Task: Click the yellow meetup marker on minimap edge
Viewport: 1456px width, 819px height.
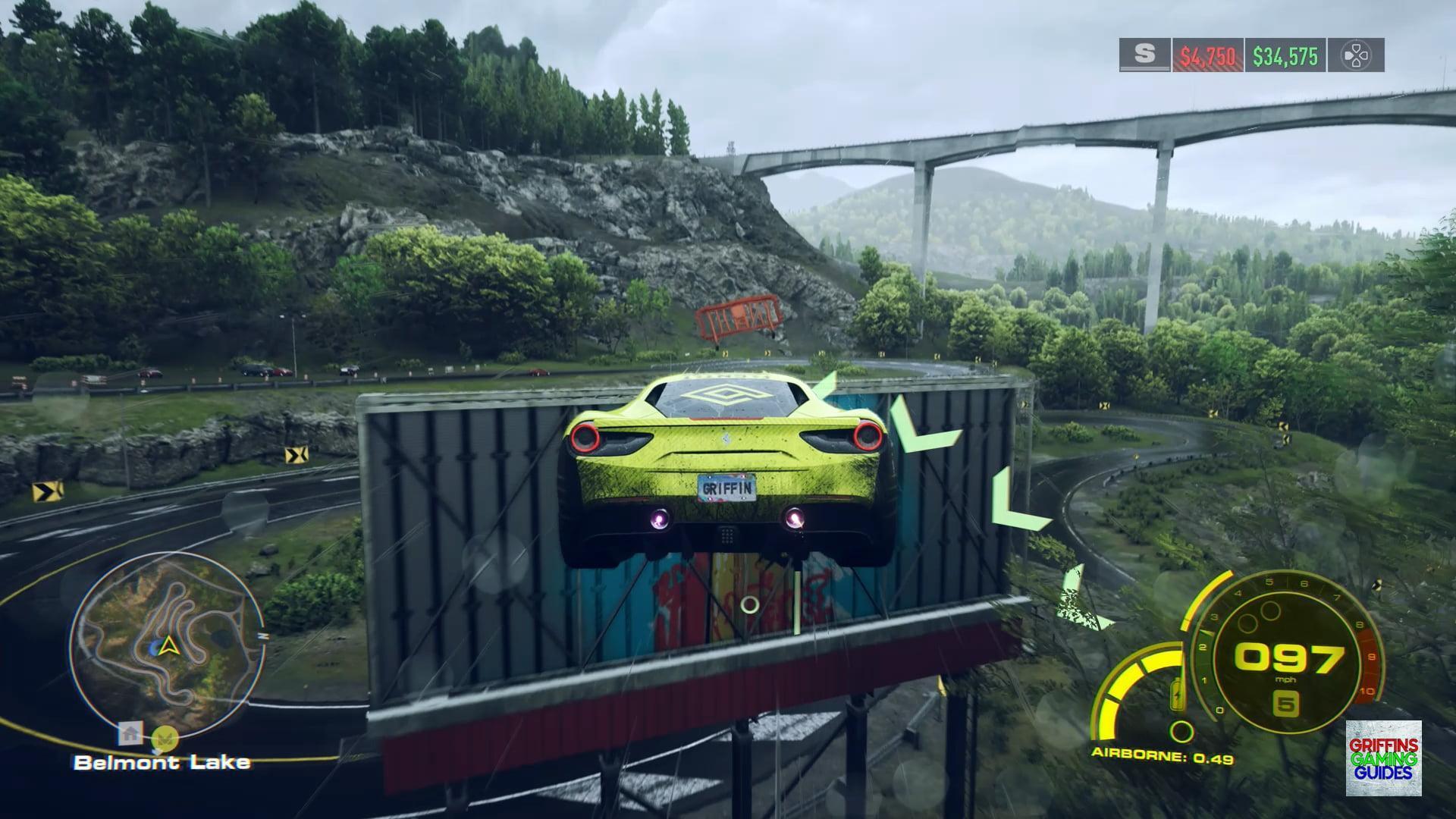Action: (x=165, y=736)
